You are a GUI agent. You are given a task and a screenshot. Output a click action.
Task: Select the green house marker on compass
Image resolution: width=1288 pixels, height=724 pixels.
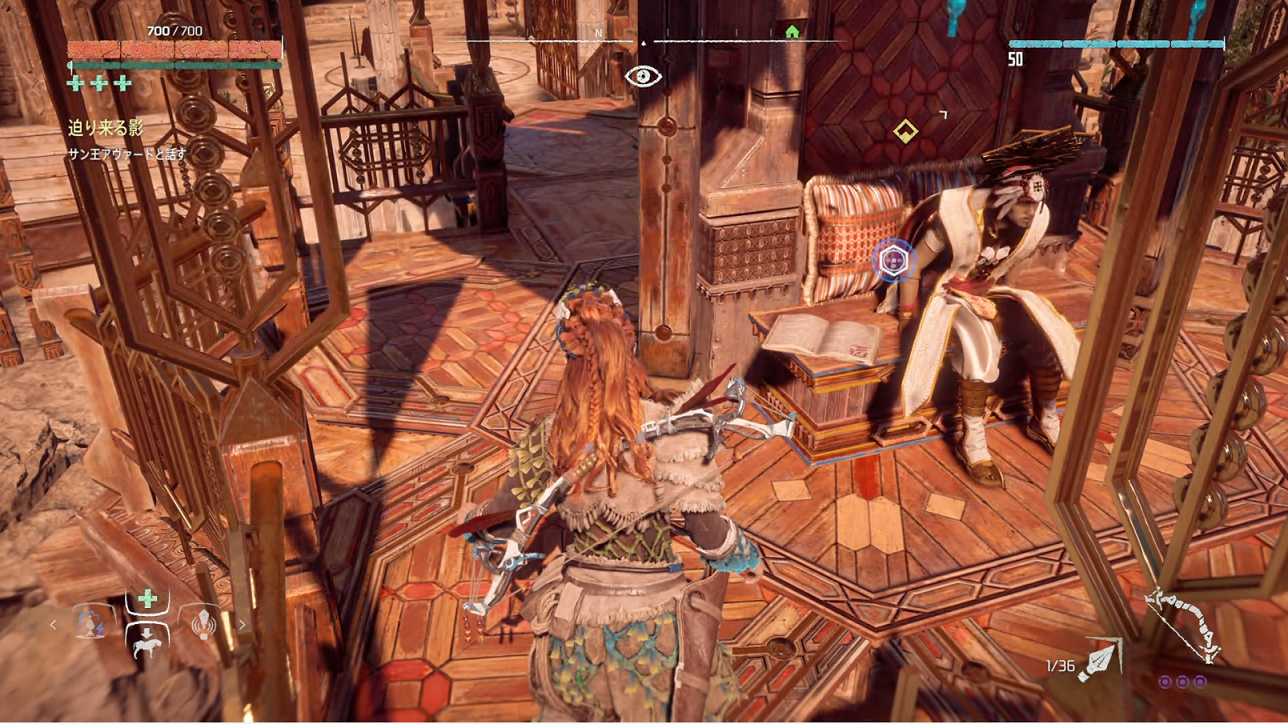click(x=793, y=32)
